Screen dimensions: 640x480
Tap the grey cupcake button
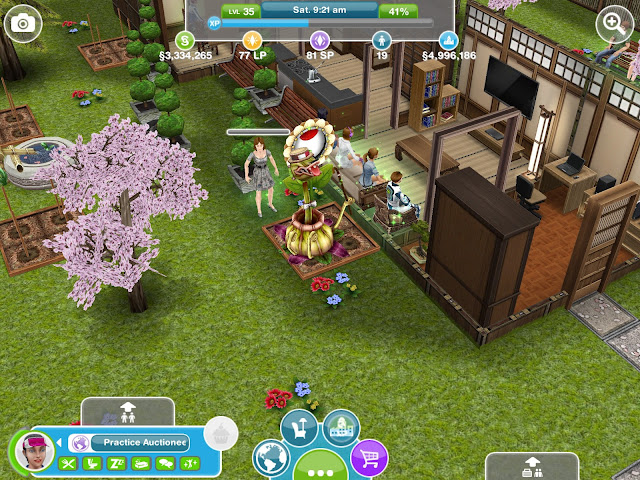[219, 435]
